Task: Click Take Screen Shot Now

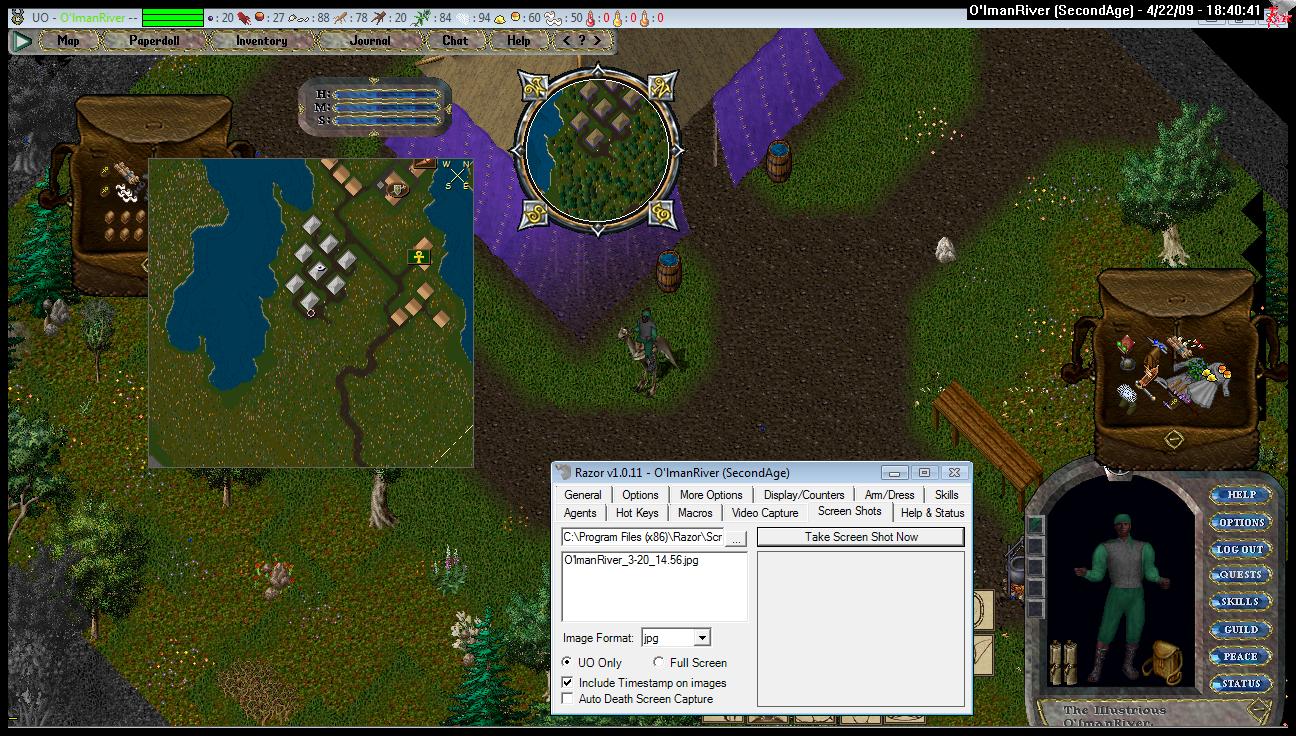Action: point(860,537)
